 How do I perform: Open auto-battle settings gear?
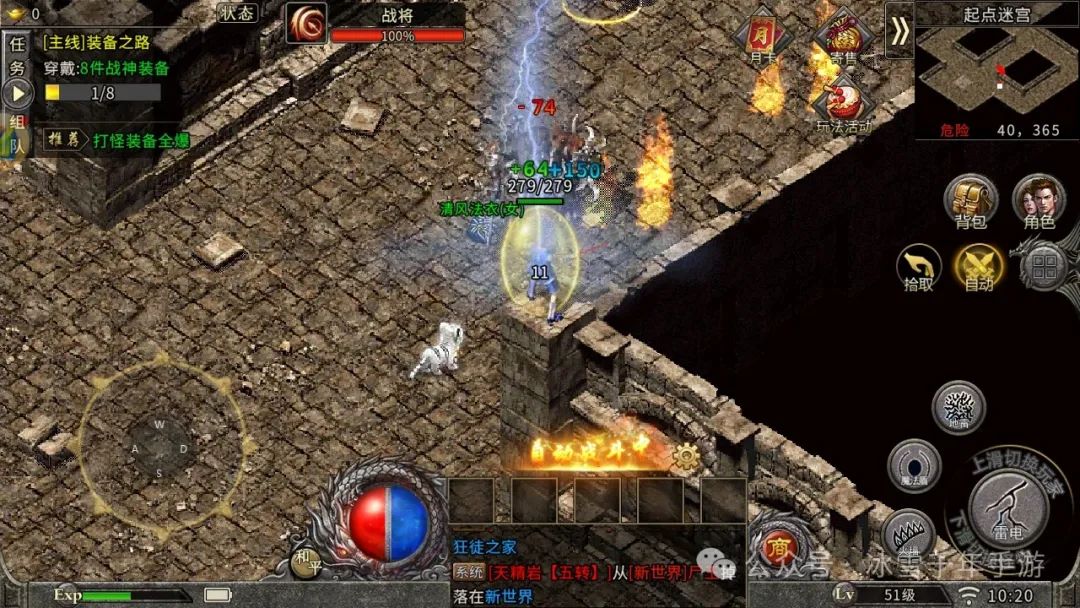tap(685, 458)
